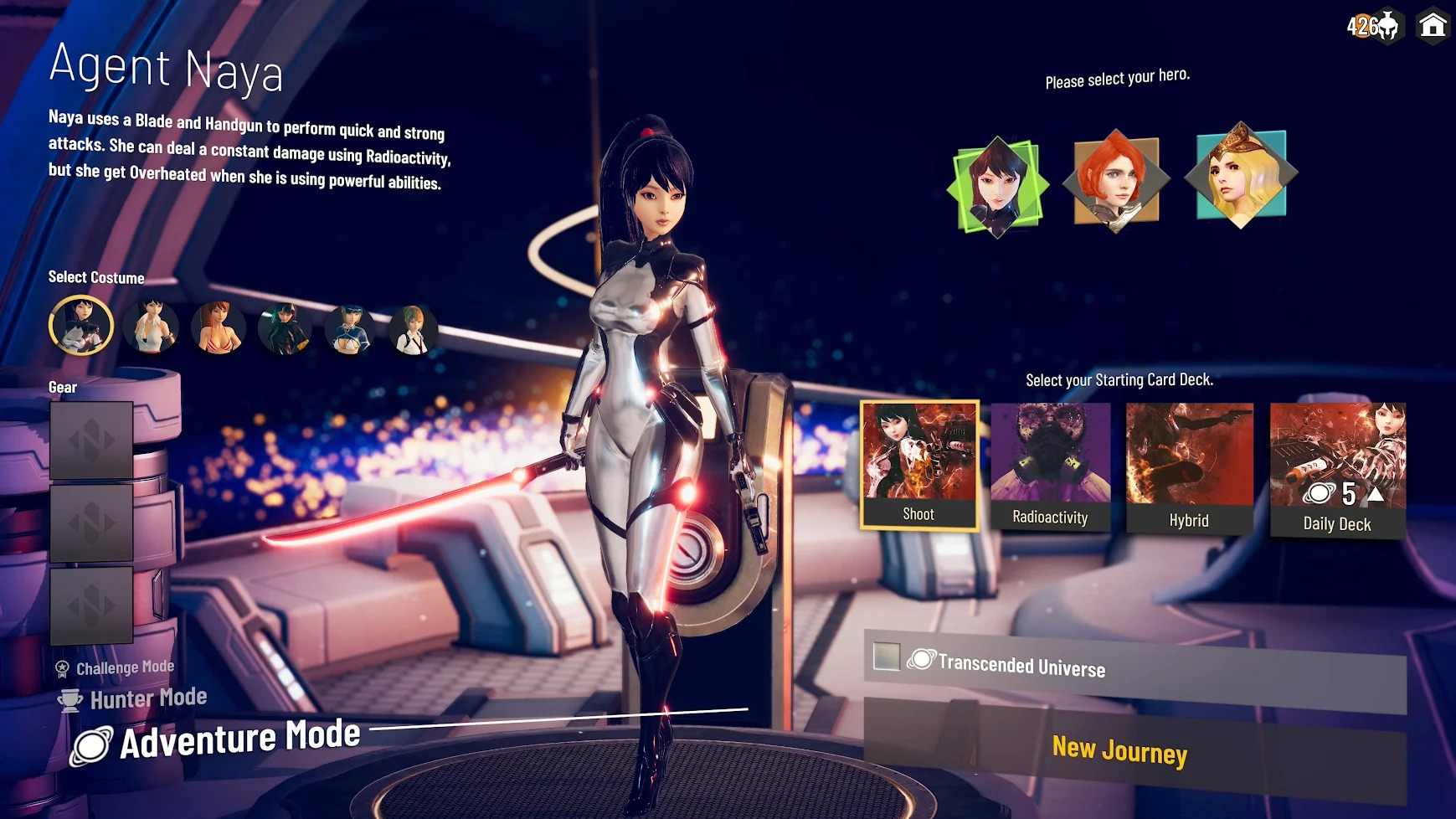This screenshot has height=819, width=1456.
Task: Choose the Daily Deck option
Action: point(1337,469)
